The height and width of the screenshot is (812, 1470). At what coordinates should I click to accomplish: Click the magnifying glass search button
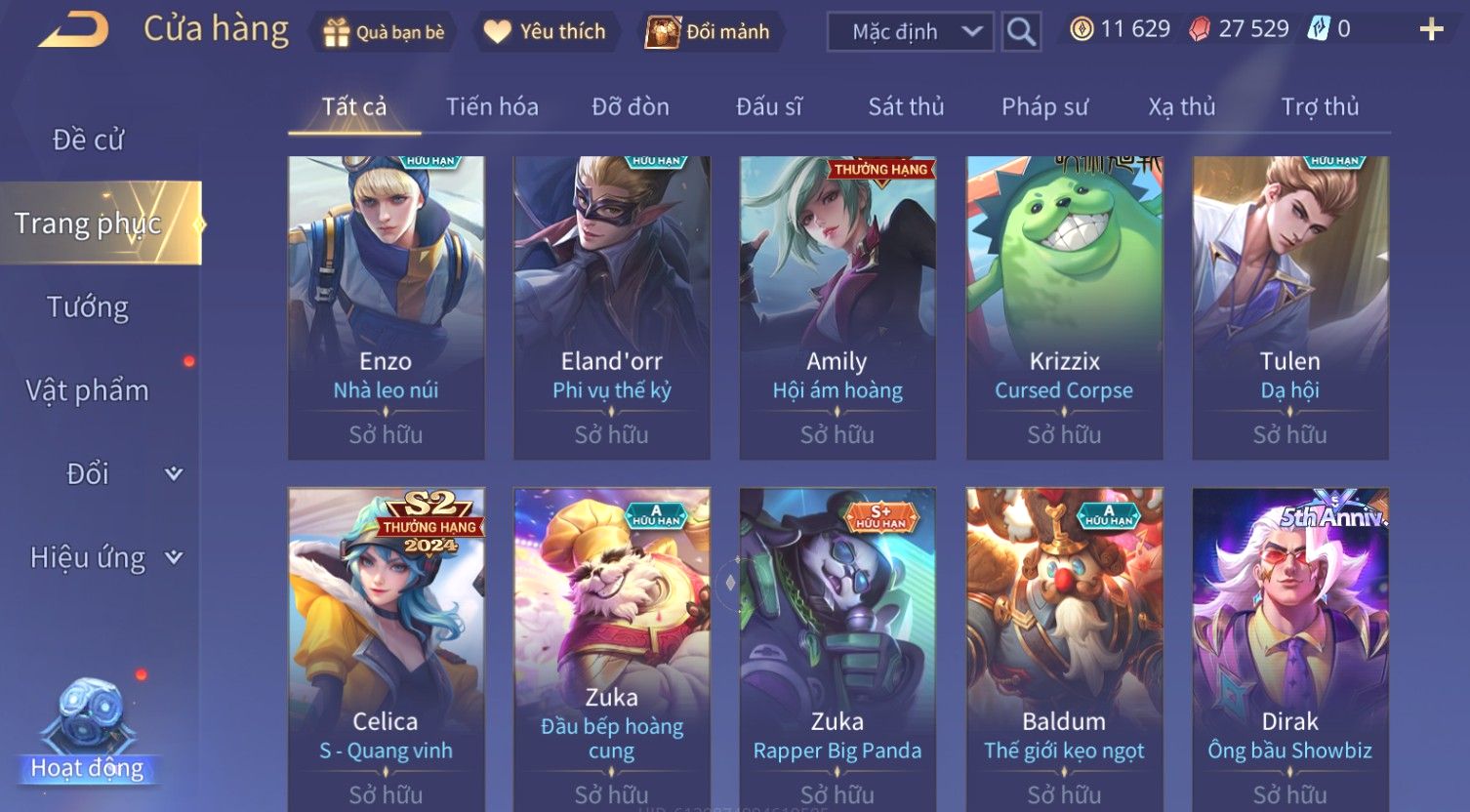click(x=1021, y=32)
